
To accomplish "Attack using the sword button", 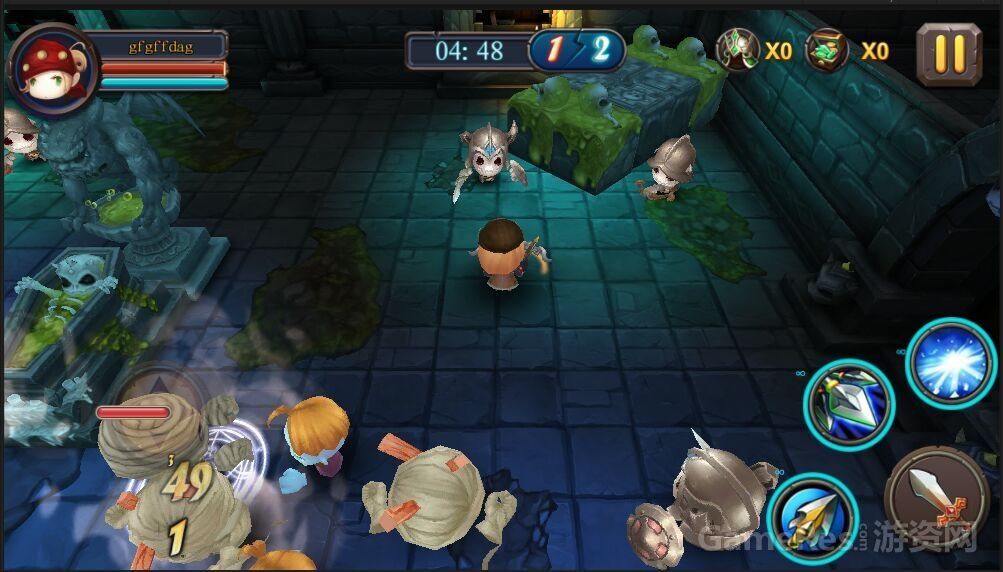I will point(936,497).
